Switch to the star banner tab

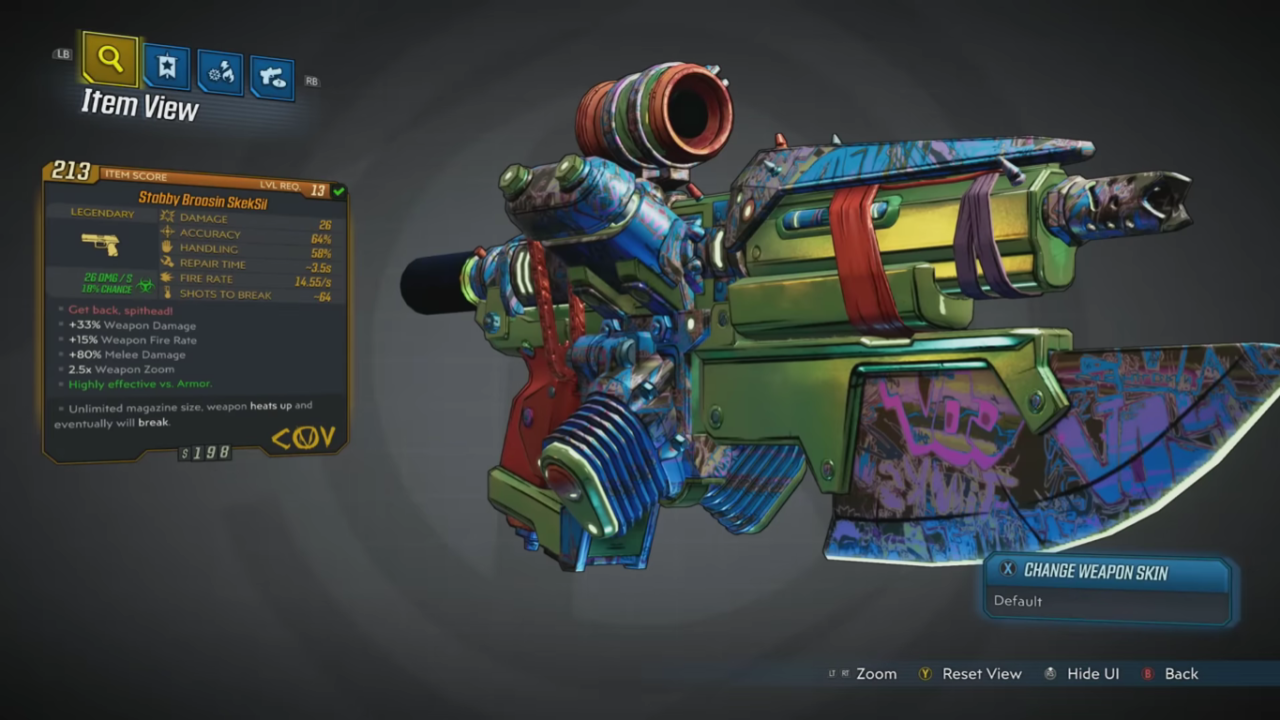(x=166, y=66)
